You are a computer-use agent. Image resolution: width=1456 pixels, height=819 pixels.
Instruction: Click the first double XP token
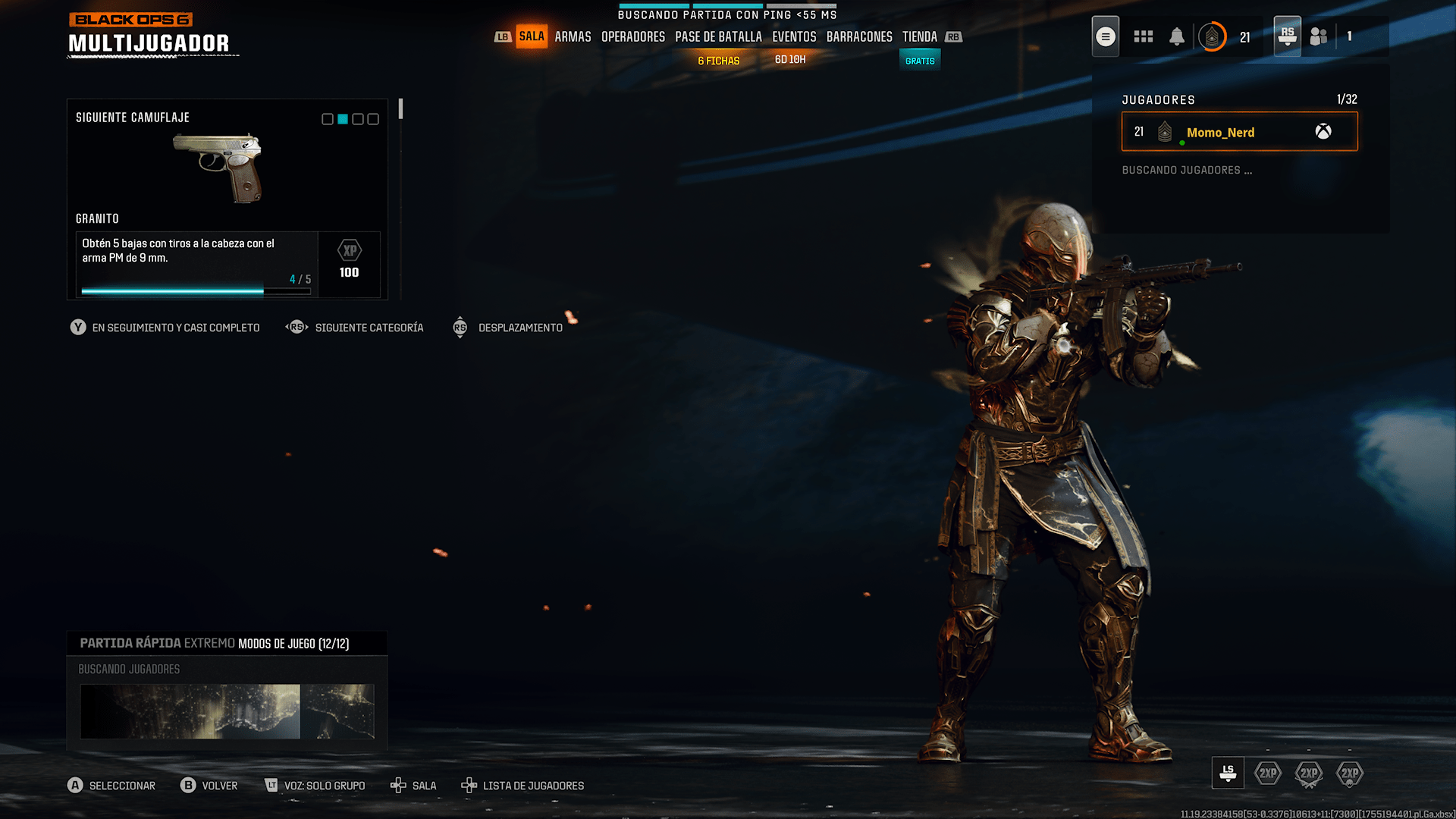[x=1268, y=773]
